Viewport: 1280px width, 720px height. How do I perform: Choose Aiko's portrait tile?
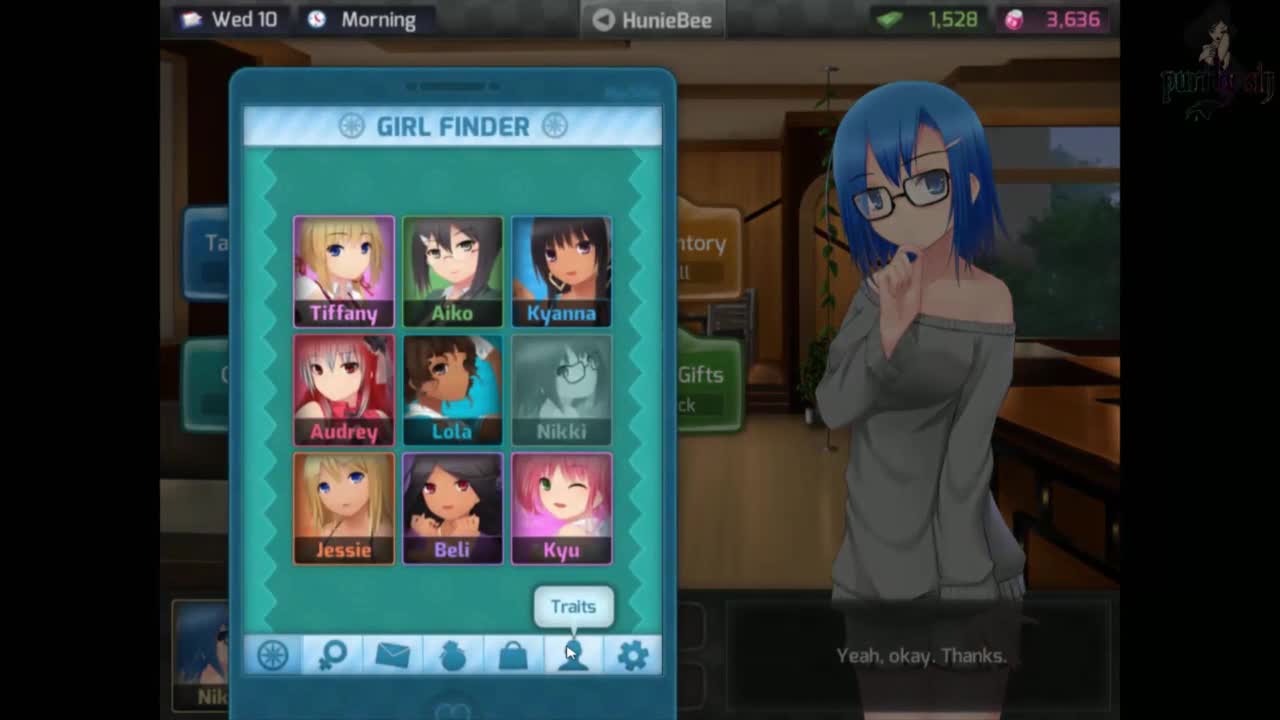pos(452,271)
